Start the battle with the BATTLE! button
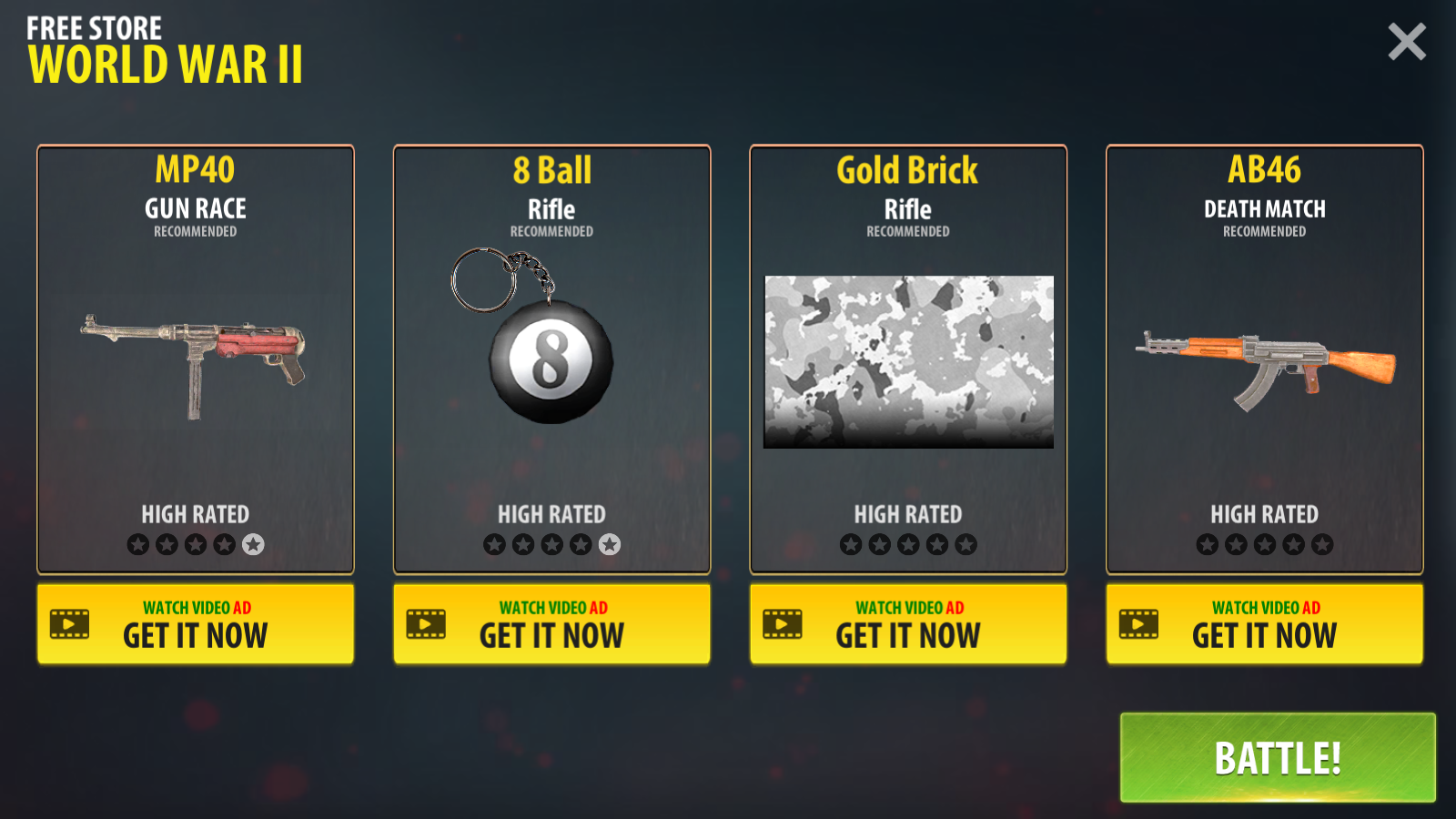1456x819 pixels. 1277,757
